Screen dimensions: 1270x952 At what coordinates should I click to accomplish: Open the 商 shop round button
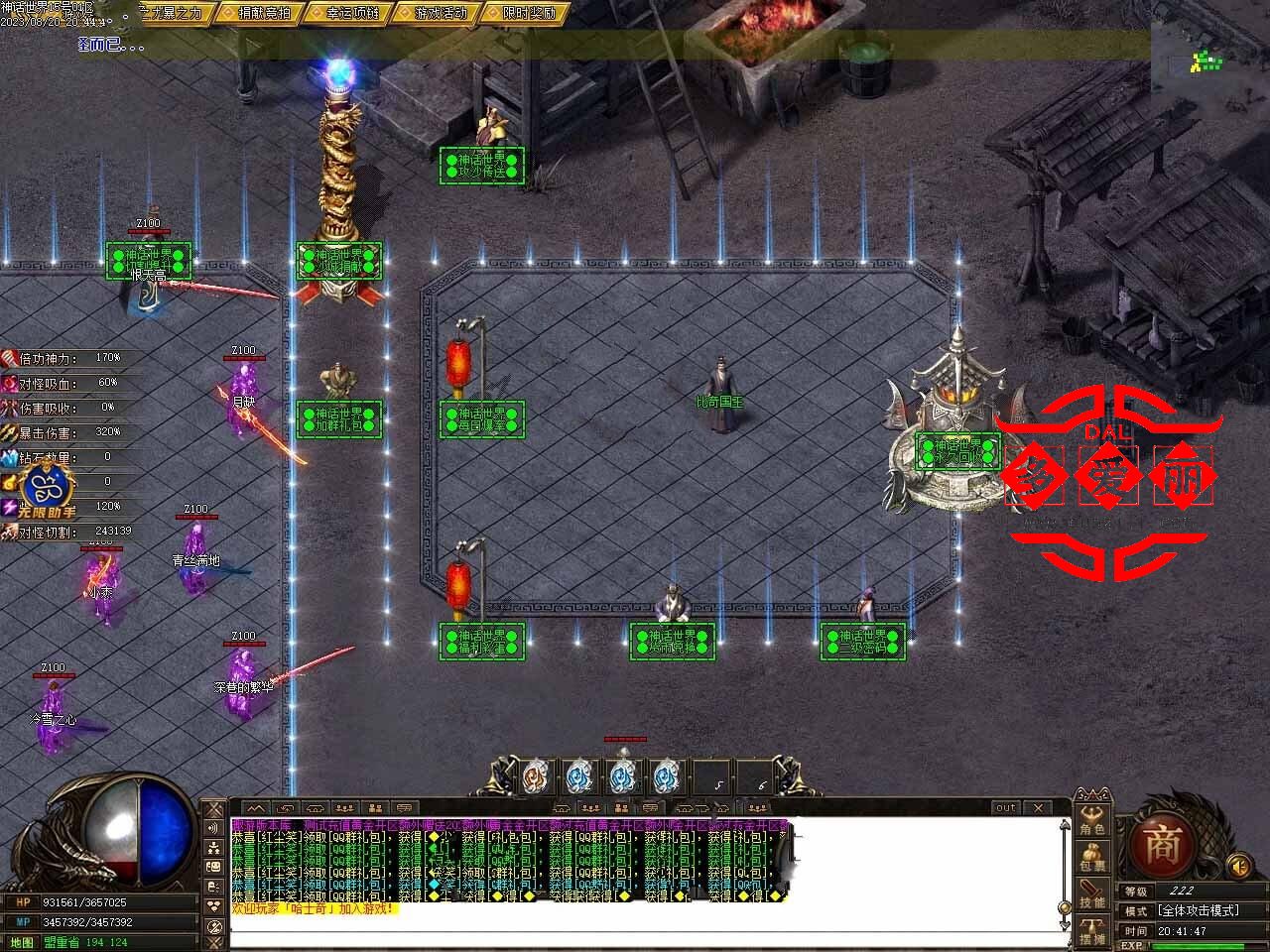tap(1161, 845)
